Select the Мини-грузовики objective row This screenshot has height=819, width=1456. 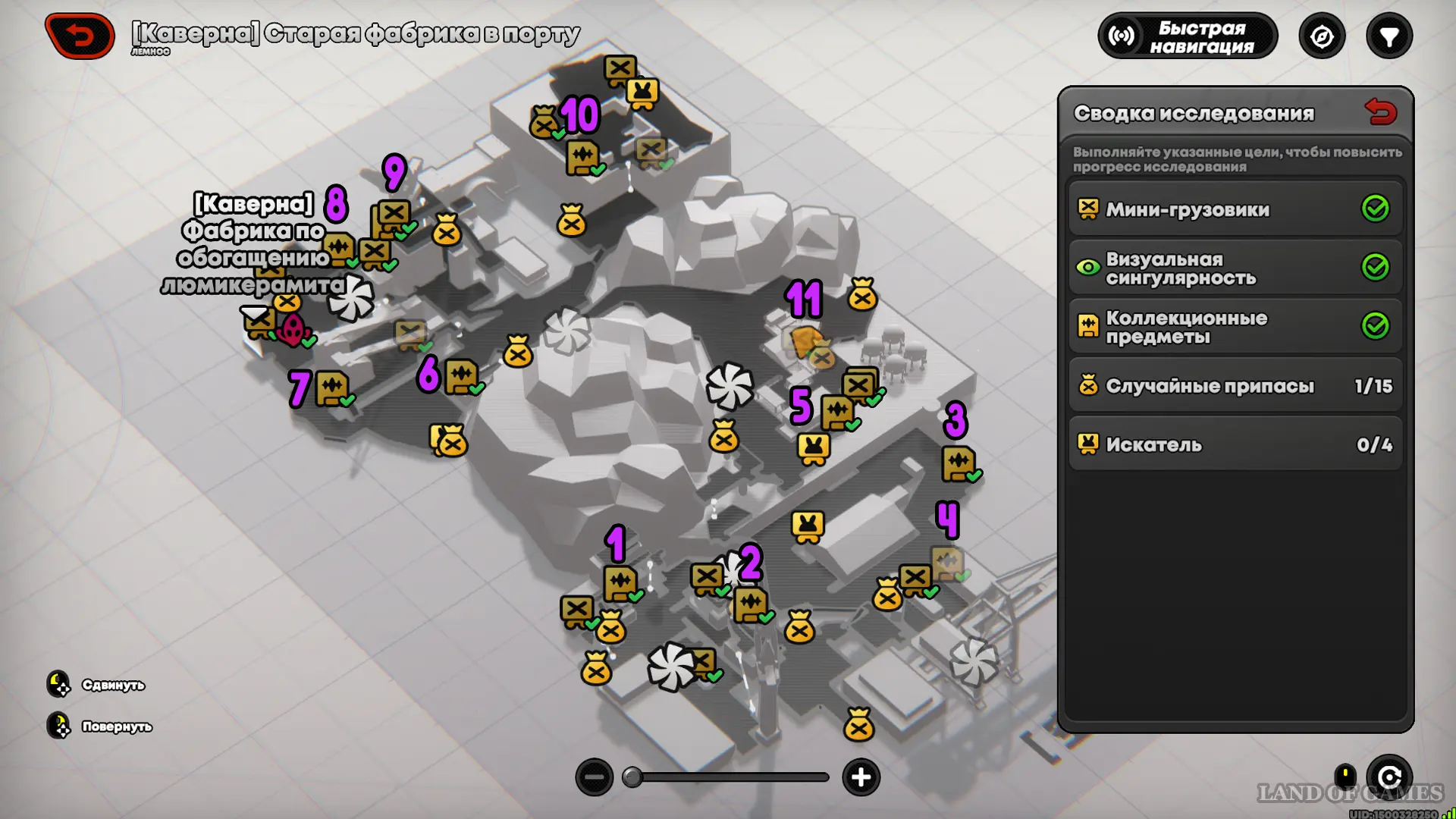coord(1235,209)
